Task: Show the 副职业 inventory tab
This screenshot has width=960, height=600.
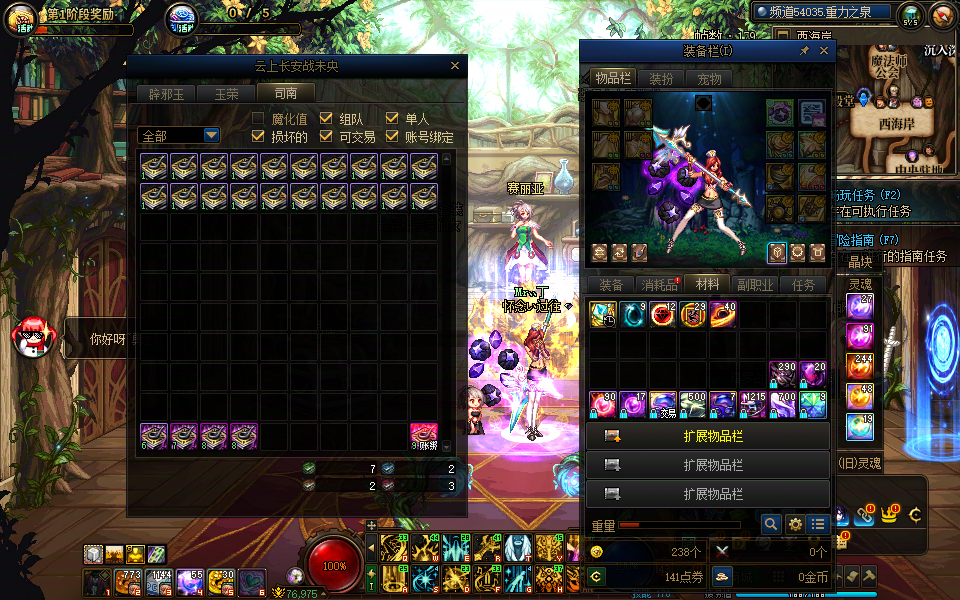Action: coord(755,285)
